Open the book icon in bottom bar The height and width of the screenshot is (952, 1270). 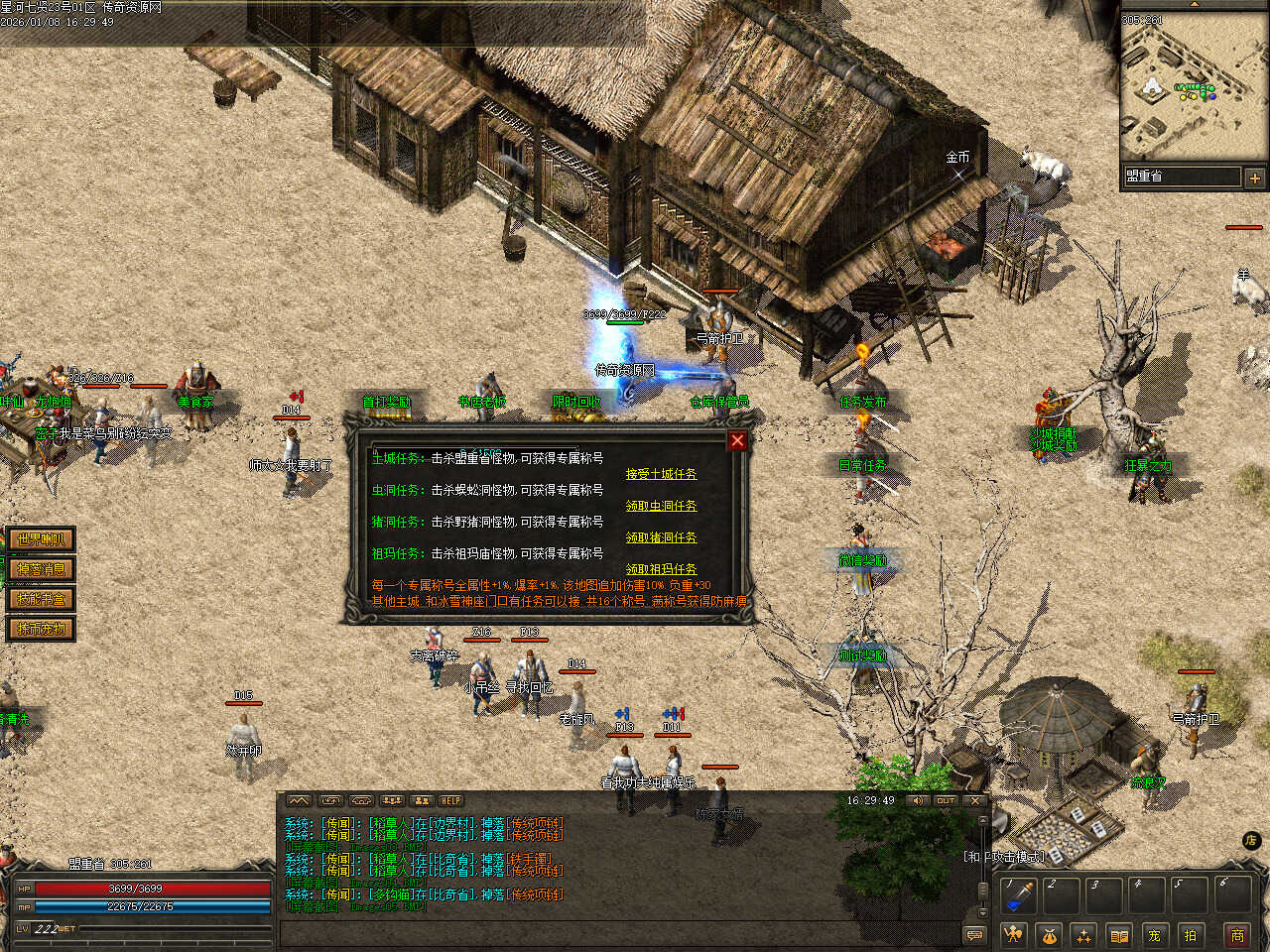pos(1118,935)
